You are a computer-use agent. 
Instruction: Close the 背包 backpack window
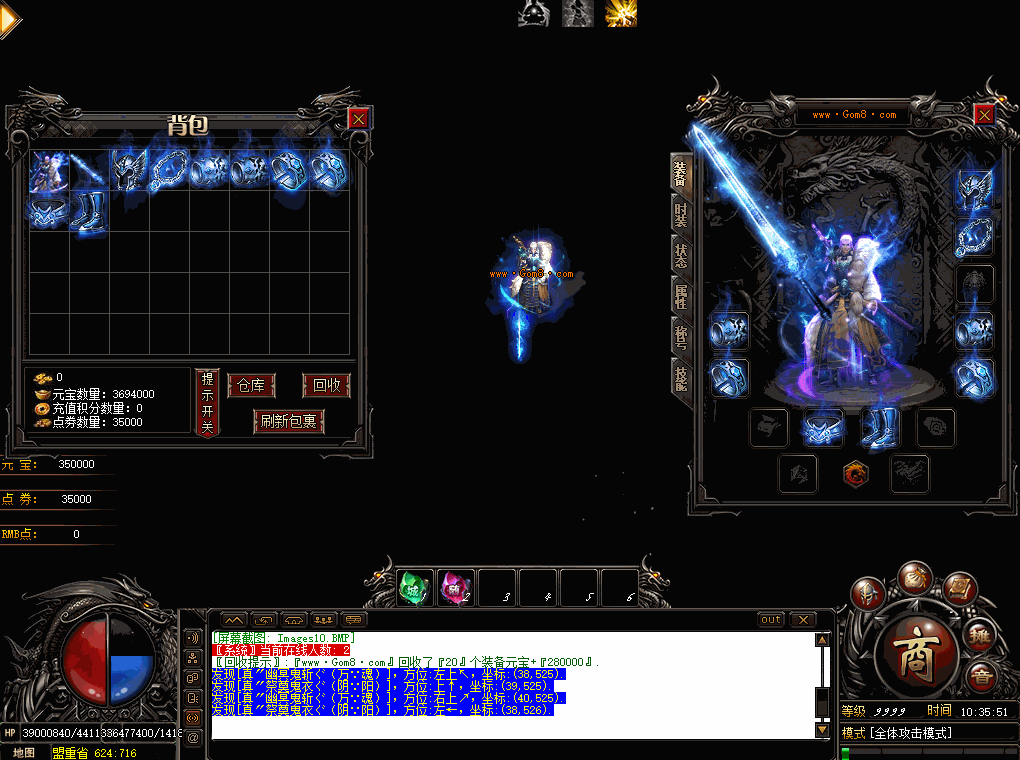(358, 119)
